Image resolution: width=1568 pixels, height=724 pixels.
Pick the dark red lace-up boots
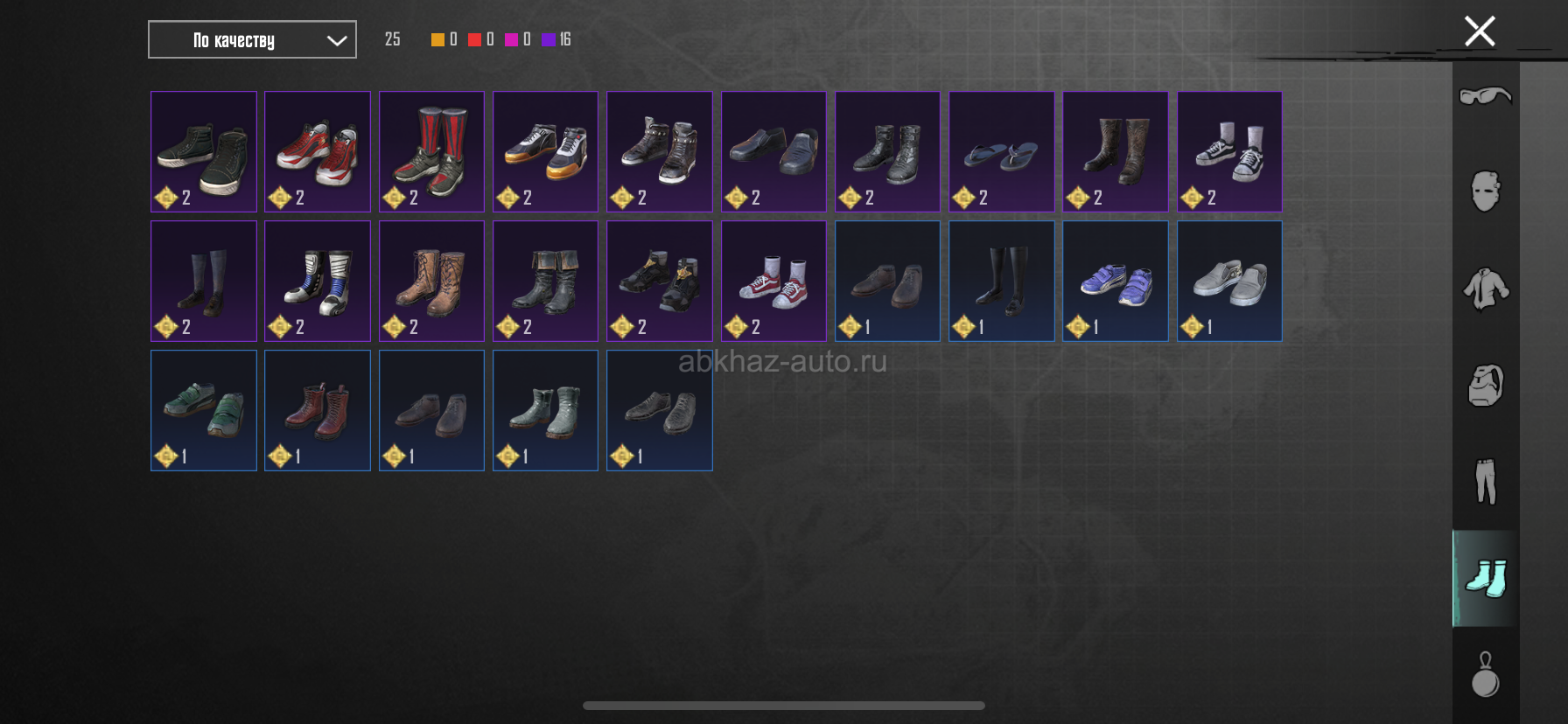click(318, 410)
